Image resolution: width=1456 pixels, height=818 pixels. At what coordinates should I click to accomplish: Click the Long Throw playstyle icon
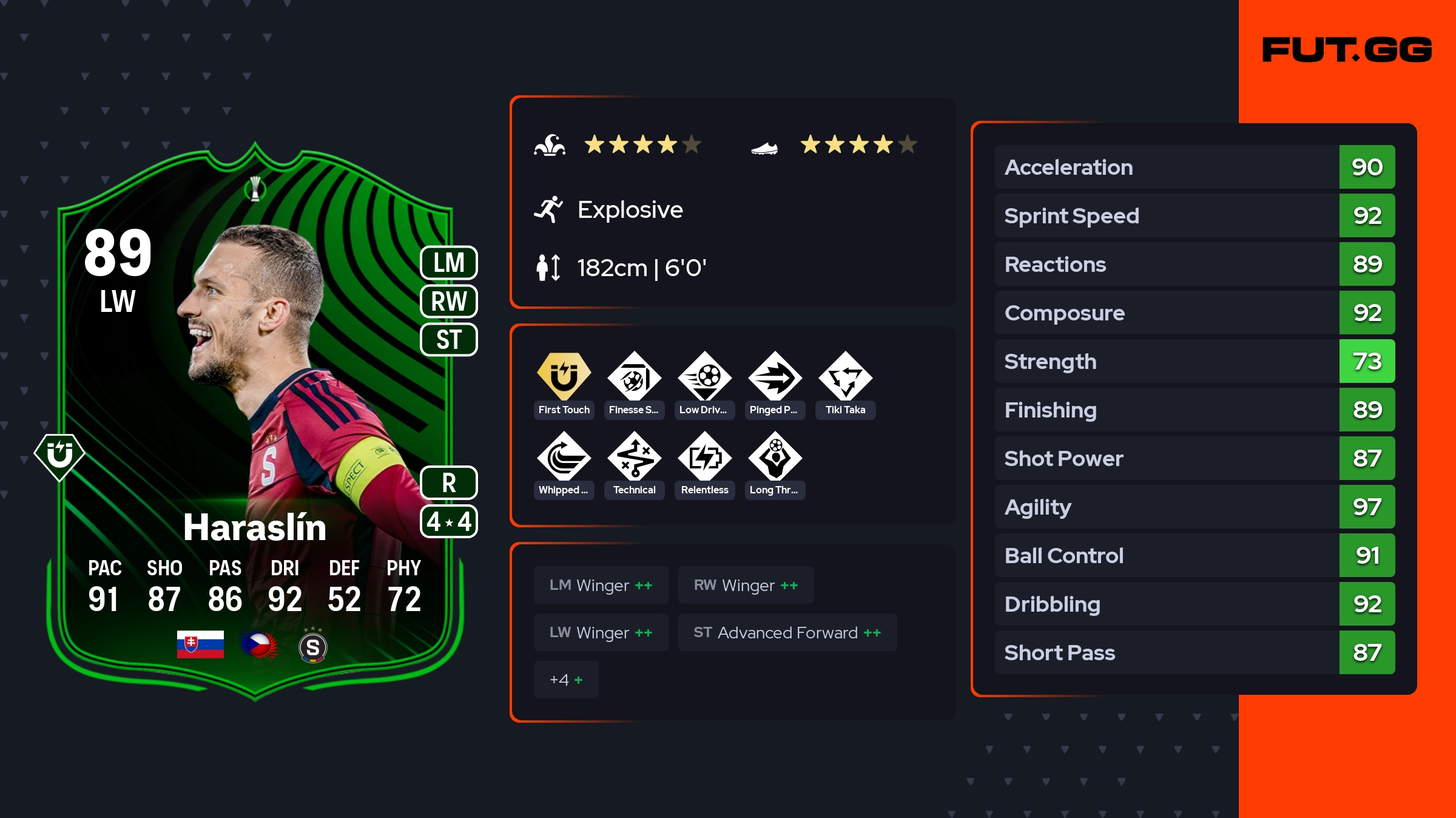click(775, 457)
